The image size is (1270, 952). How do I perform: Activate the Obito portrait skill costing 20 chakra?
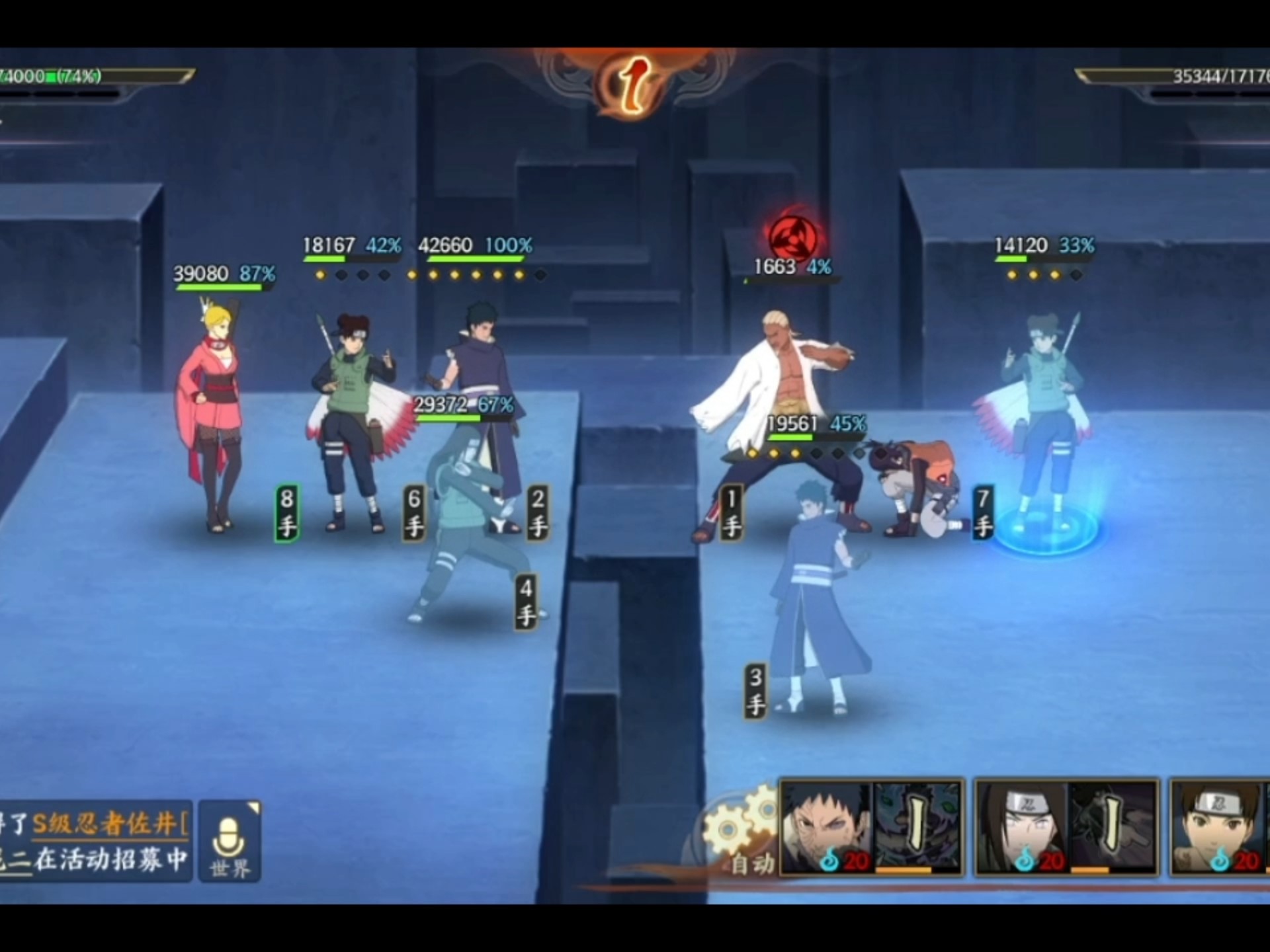click(x=827, y=826)
